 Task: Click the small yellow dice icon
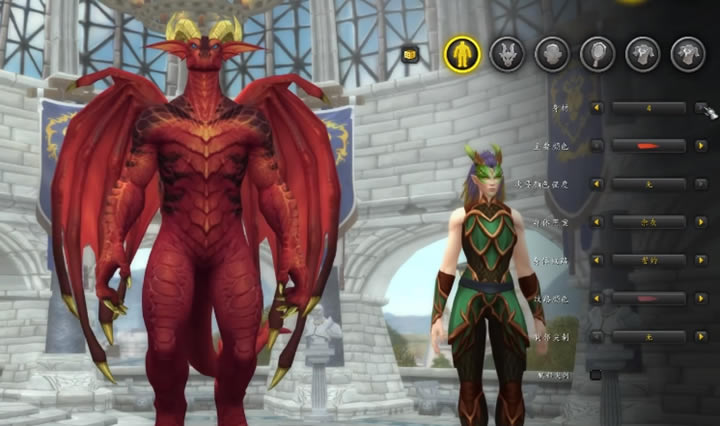409,55
